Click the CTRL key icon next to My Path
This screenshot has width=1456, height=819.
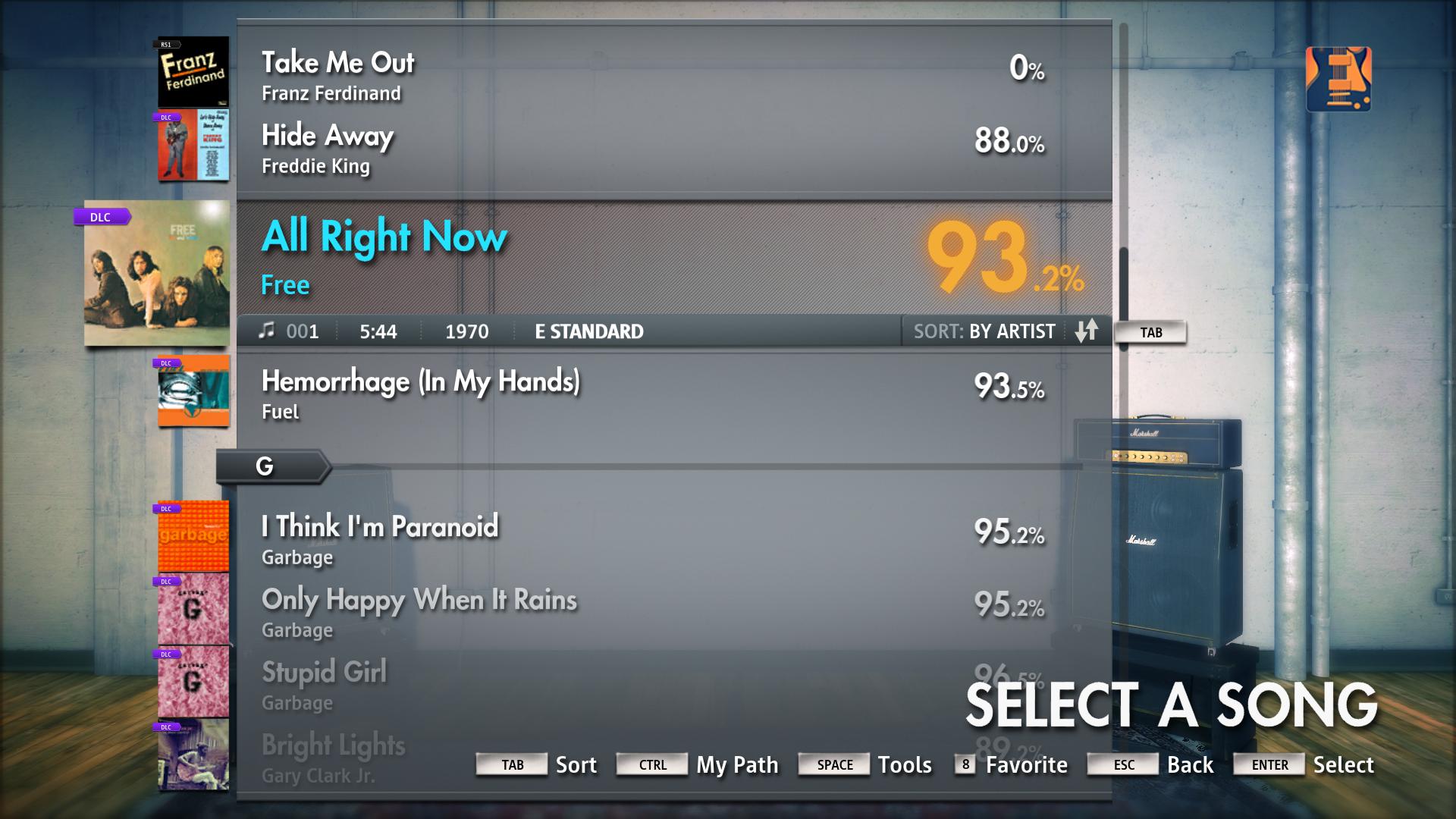tap(651, 764)
